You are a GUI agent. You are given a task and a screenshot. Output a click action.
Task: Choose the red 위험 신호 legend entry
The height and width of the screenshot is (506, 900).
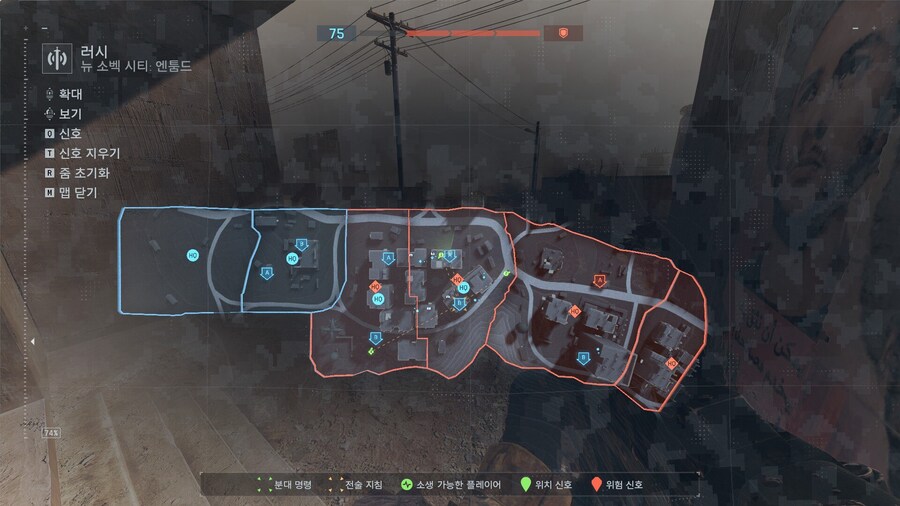tap(618, 485)
